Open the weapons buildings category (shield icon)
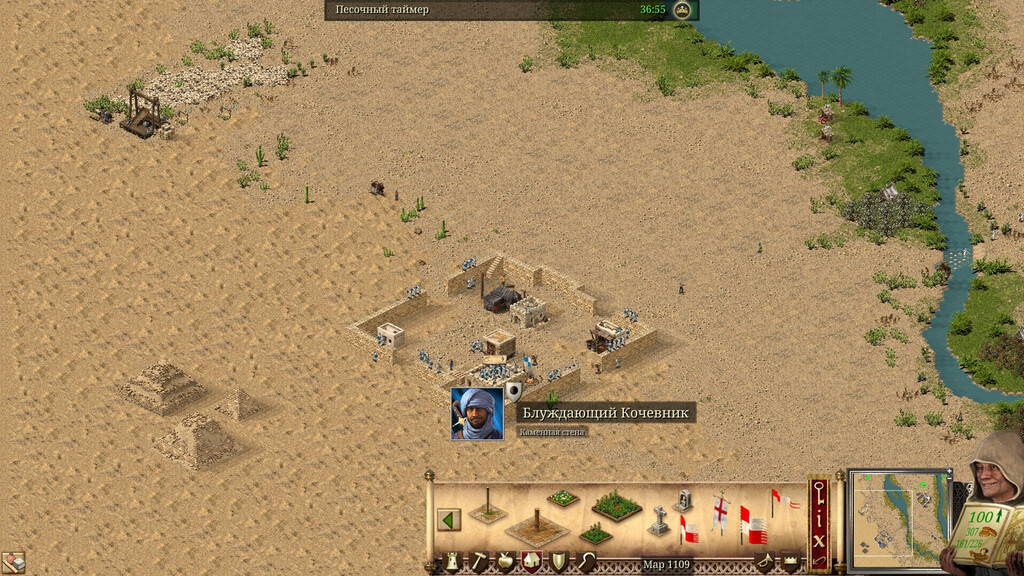Image resolution: width=1024 pixels, height=576 pixels. point(558,562)
